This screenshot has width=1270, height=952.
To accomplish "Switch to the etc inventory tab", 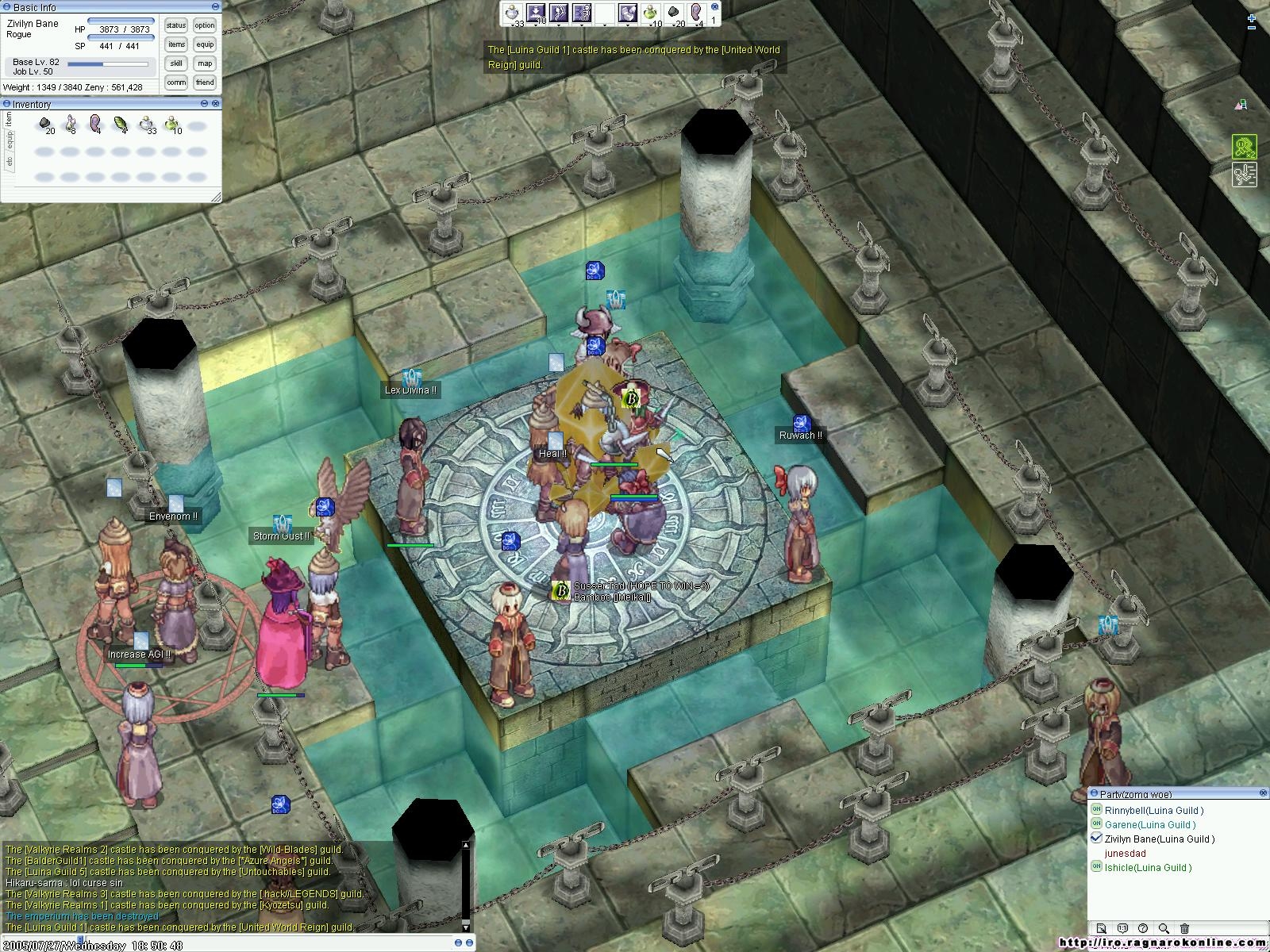I will [x=10, y=161].
